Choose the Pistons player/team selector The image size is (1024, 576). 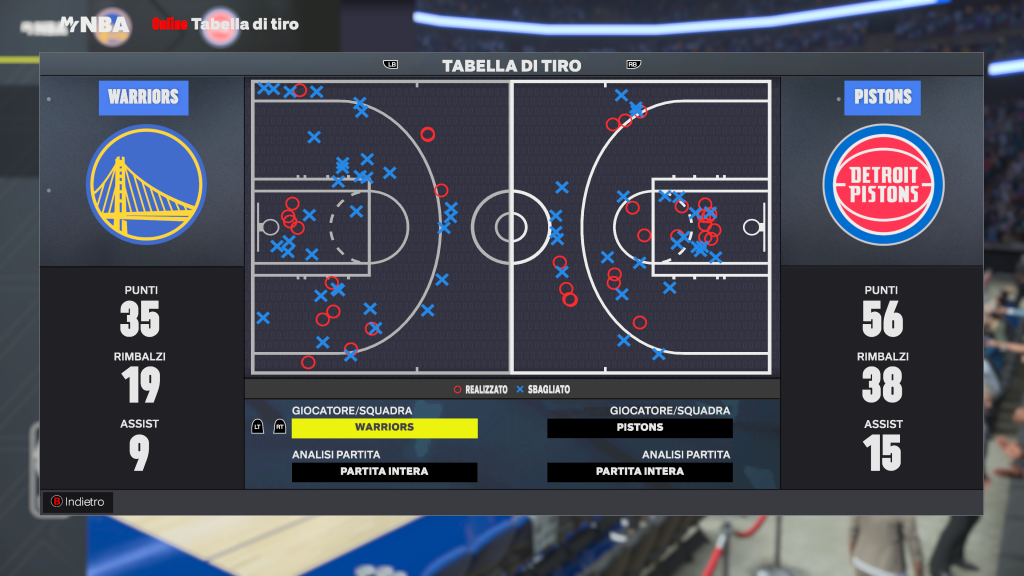tap(640, 428)
